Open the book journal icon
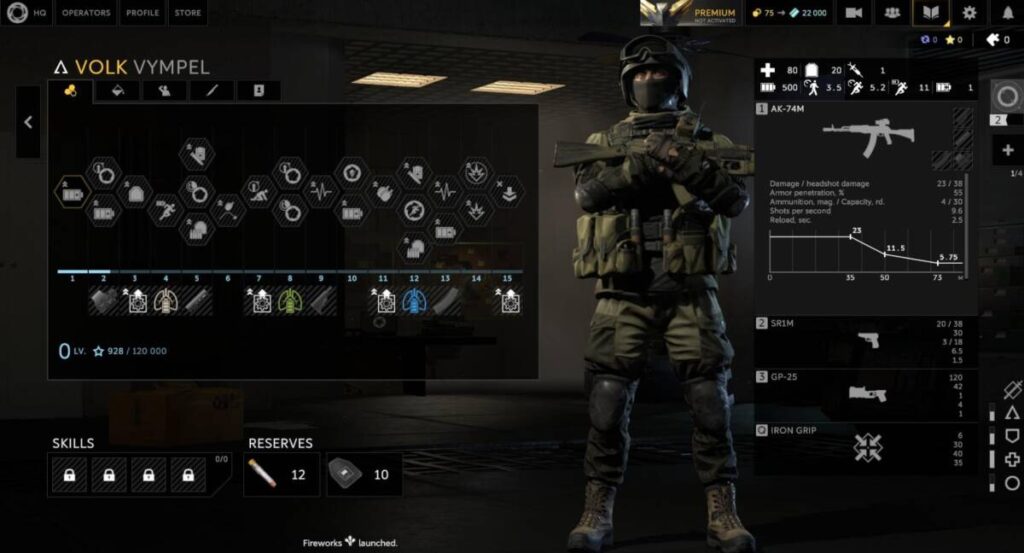This screenshot has width=1024, height=553. 931,13
